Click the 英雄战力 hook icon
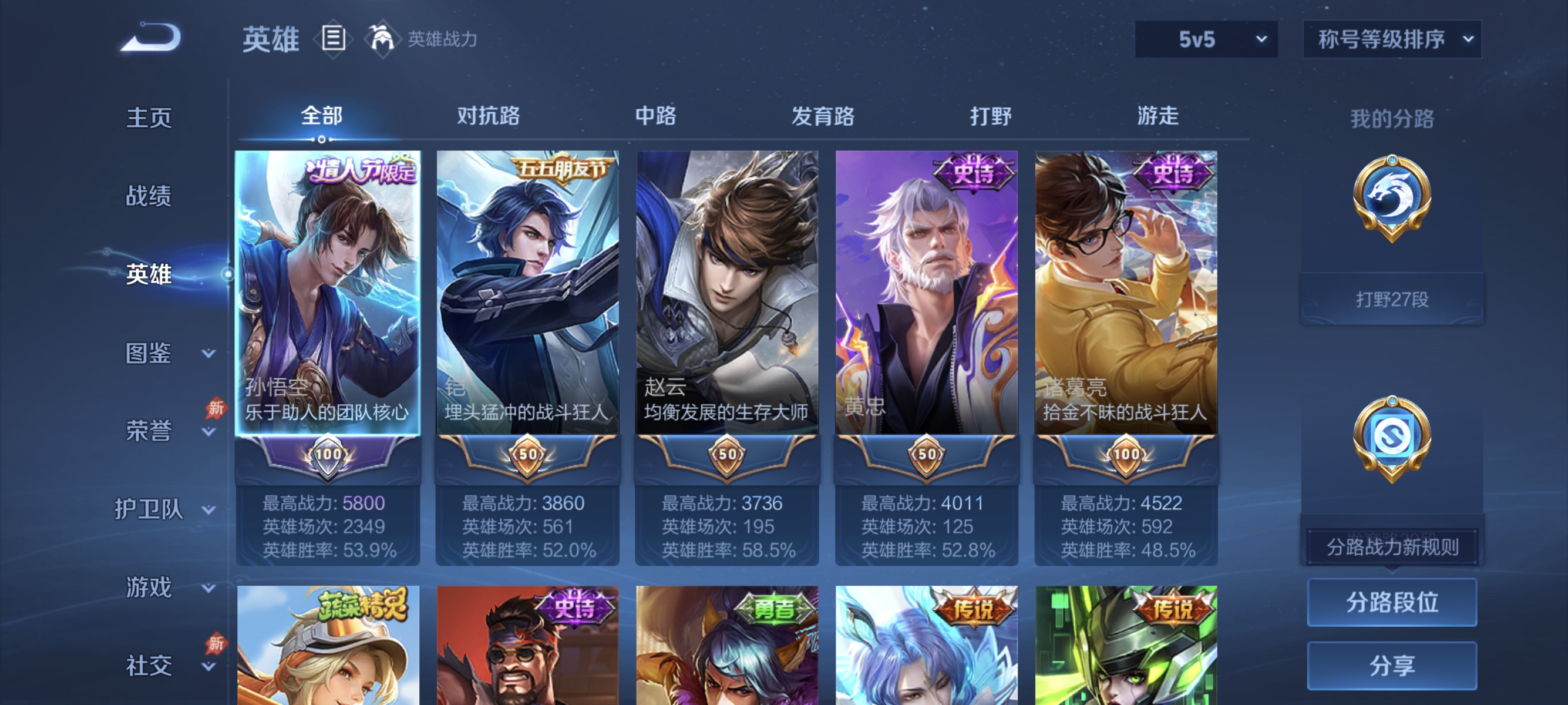1568x705 pixels. pos(383,38)
